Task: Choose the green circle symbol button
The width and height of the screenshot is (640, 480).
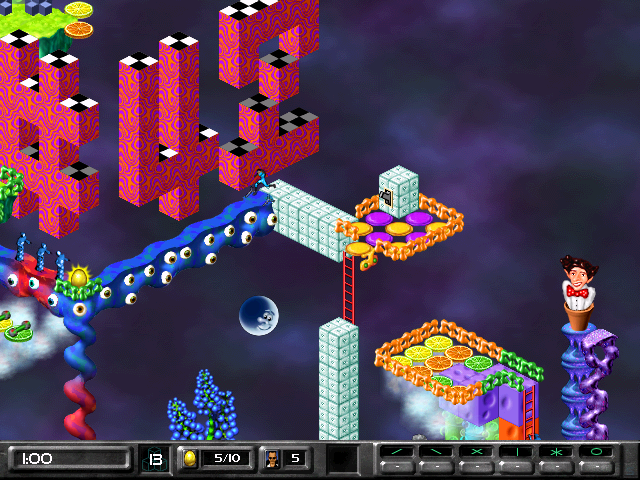Action: [x=596, y=453]
